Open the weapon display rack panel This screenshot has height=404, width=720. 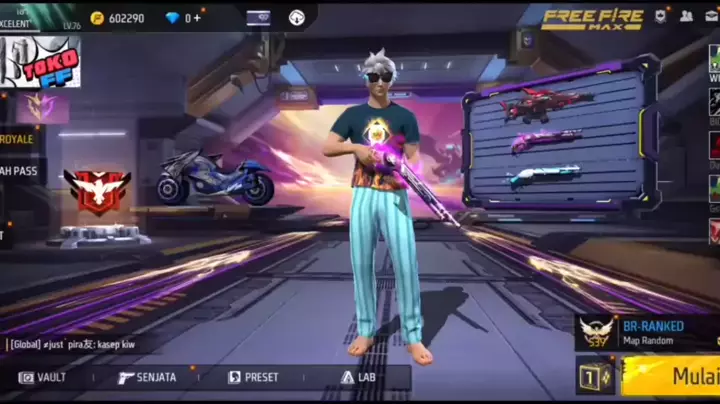560,137
